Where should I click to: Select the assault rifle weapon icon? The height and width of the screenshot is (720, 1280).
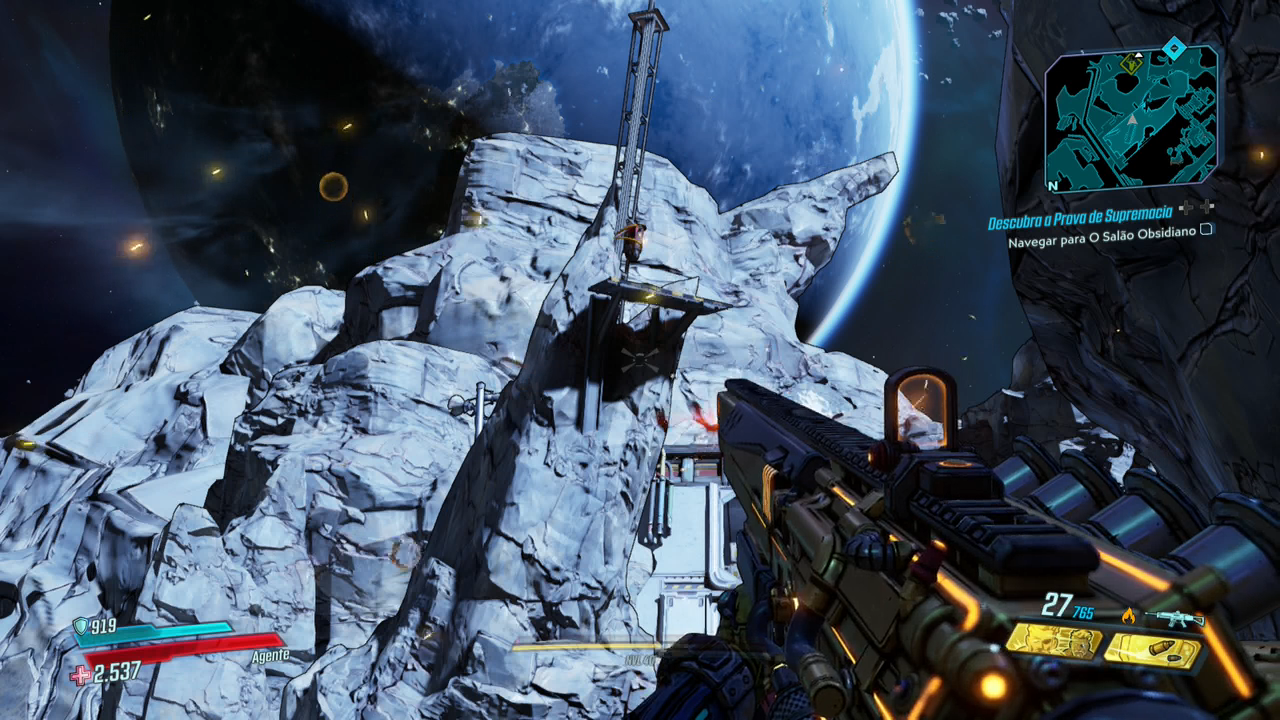point(1174,617)
